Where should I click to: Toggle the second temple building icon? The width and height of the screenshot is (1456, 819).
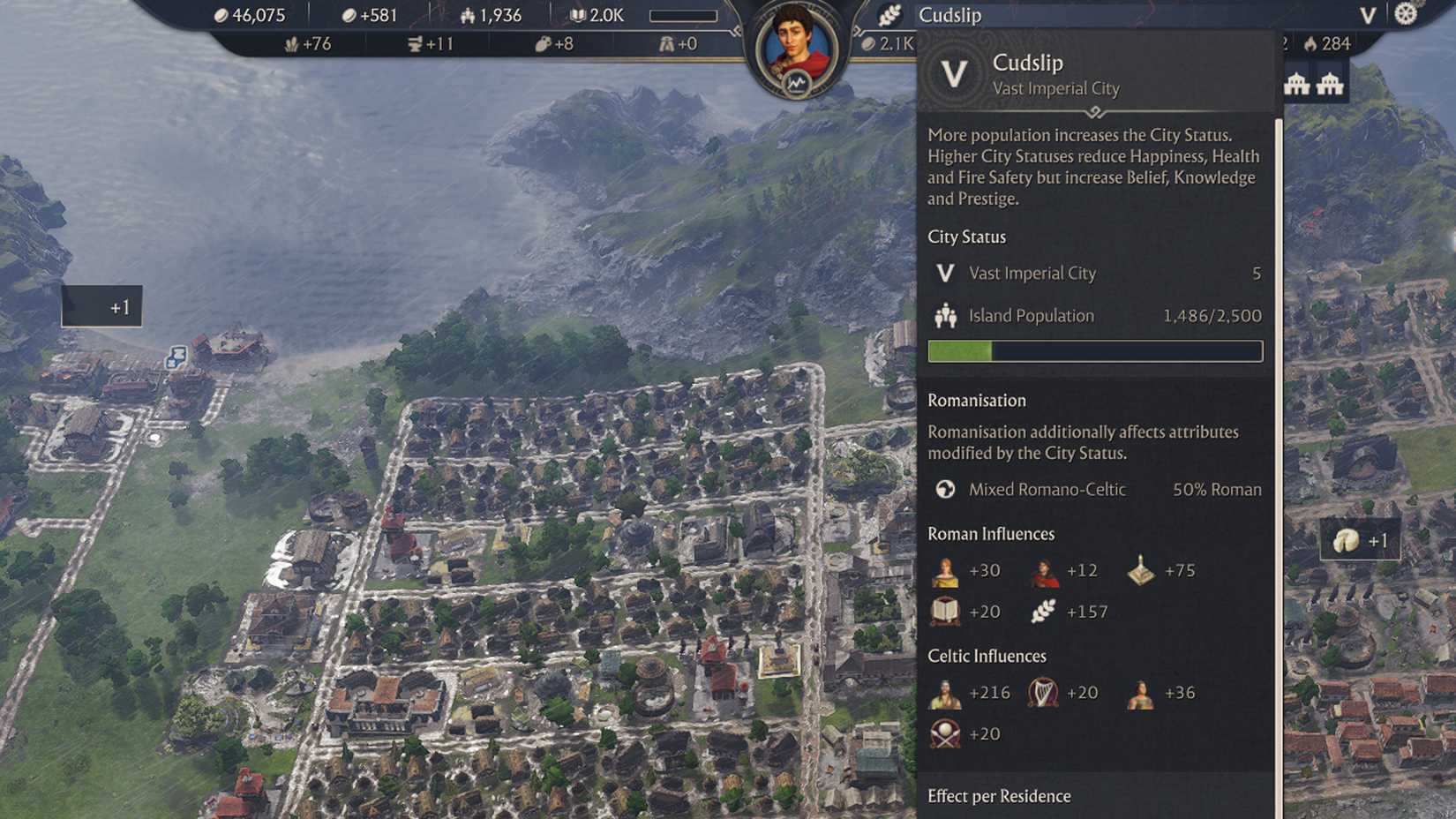(1329, 84)
